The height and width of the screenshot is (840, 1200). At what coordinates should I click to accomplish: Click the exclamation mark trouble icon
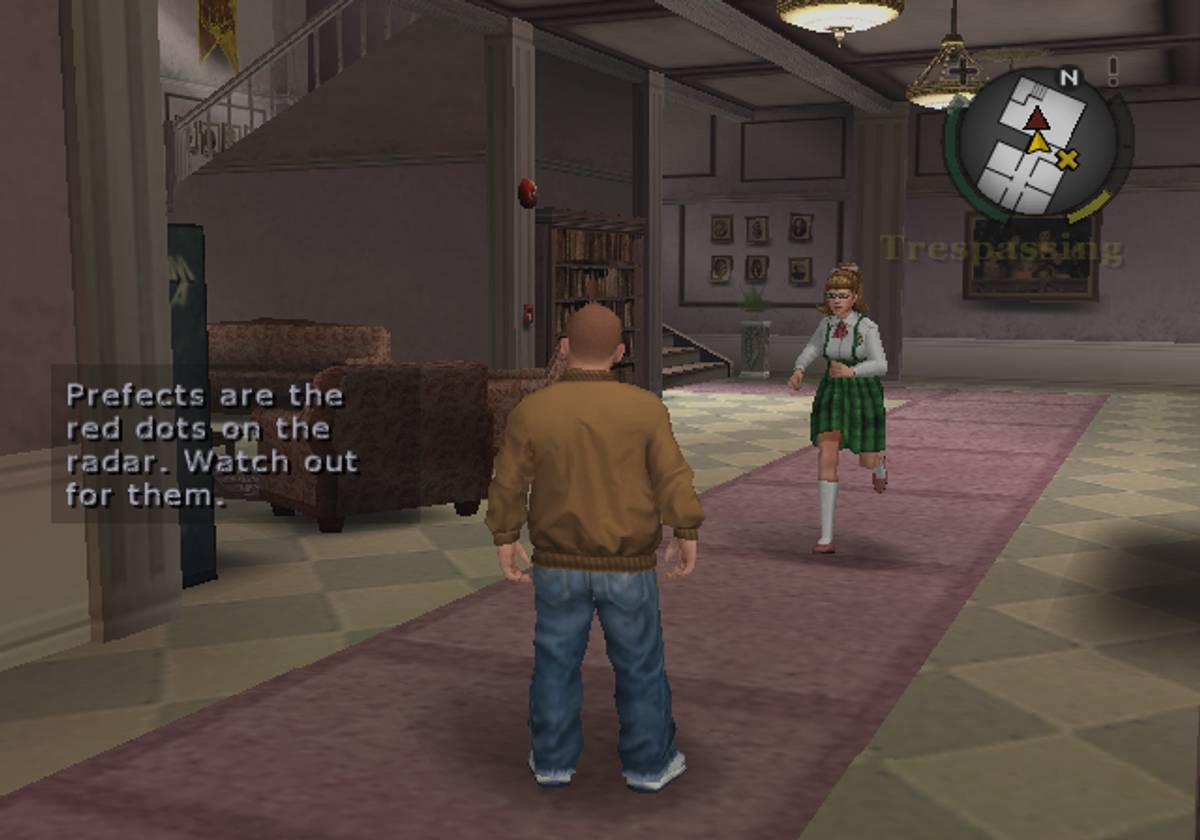point(1112,70)
